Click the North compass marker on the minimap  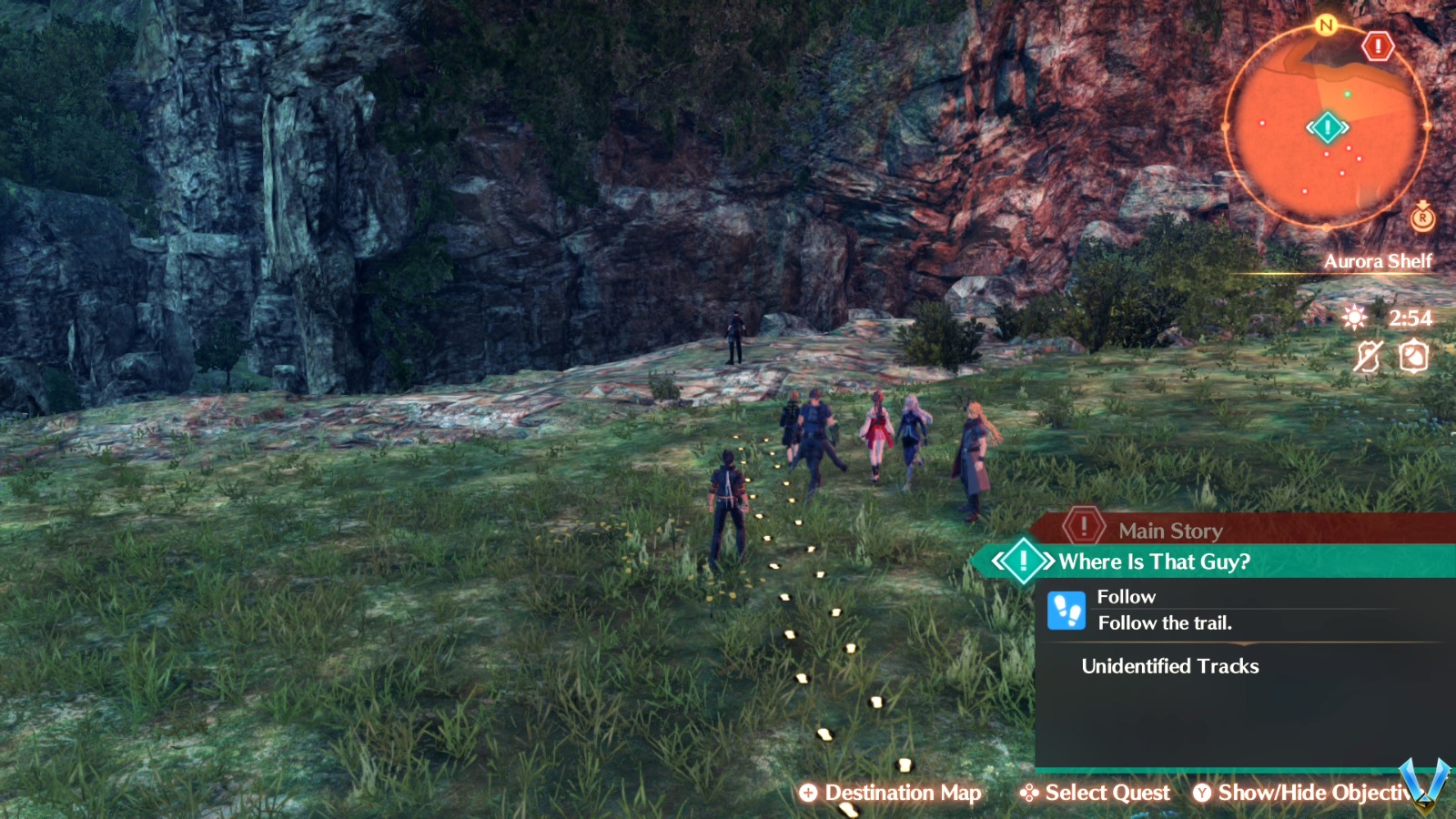[1326, 26]
